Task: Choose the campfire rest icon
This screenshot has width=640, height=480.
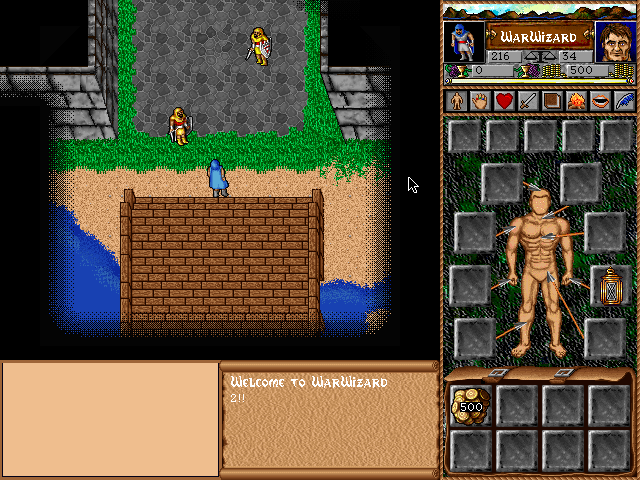Action: pyautogui.click(x=576, y=100)
